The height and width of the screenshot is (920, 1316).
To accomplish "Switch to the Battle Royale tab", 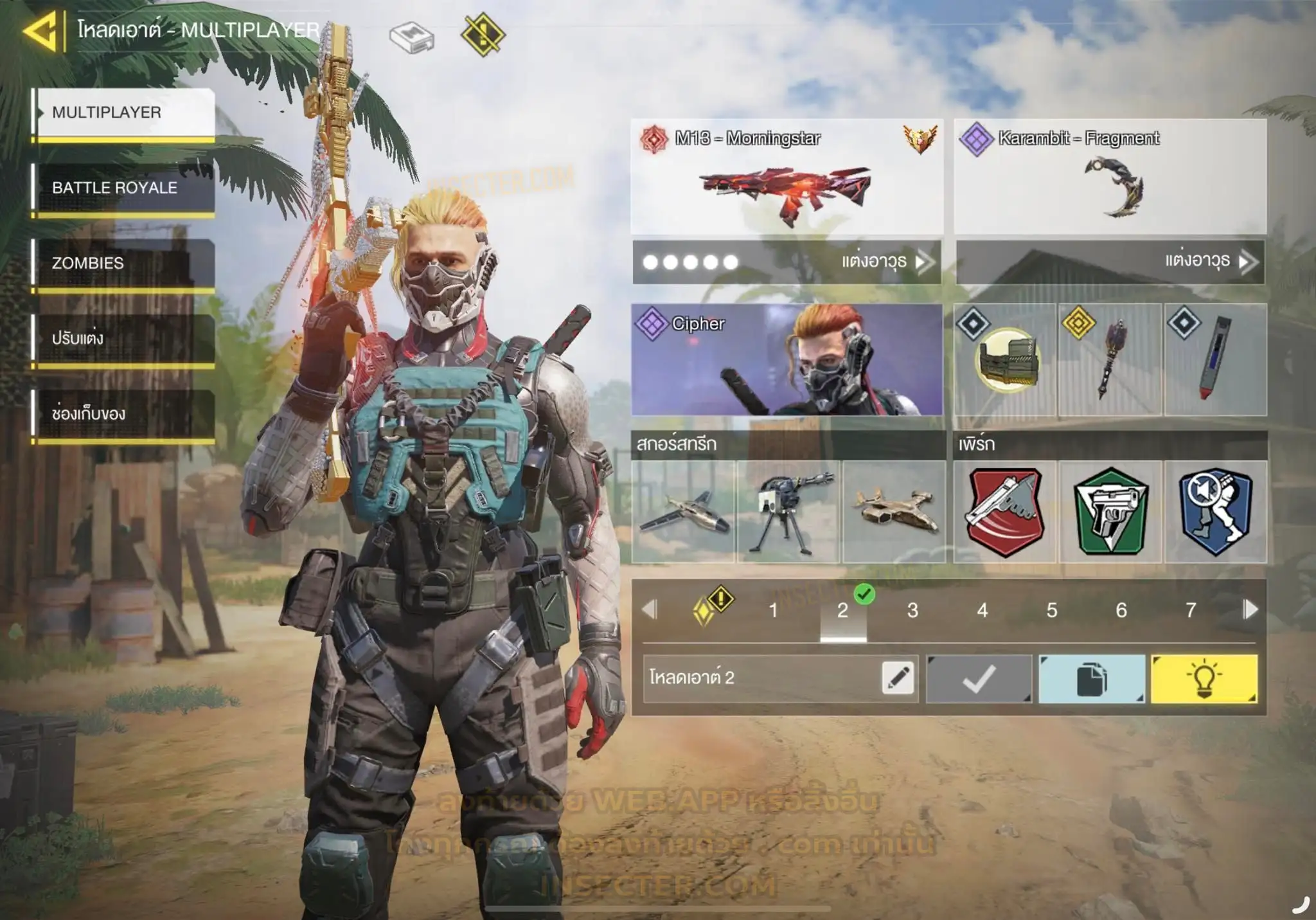I will point(123,188).
